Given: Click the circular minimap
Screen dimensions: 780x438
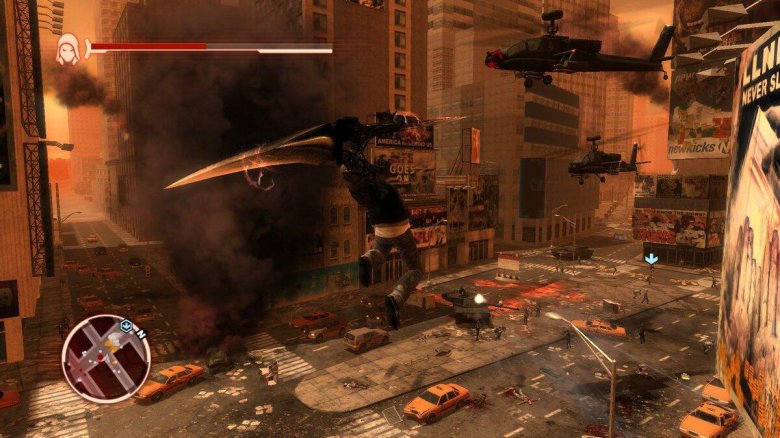Looking at the screenshot, I should coord(105,358).
